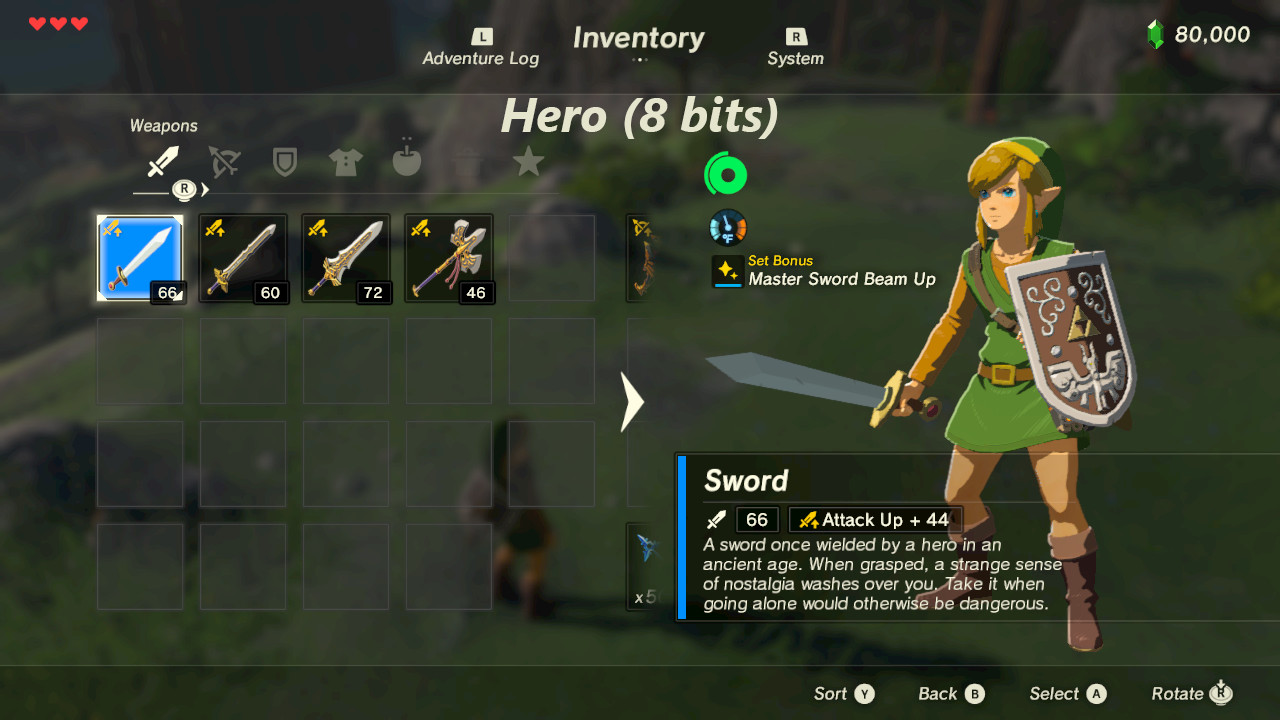Viewport: 1280px width, 720px height.
Task: Click the Inventory title
Action: (x=638, y=38)
